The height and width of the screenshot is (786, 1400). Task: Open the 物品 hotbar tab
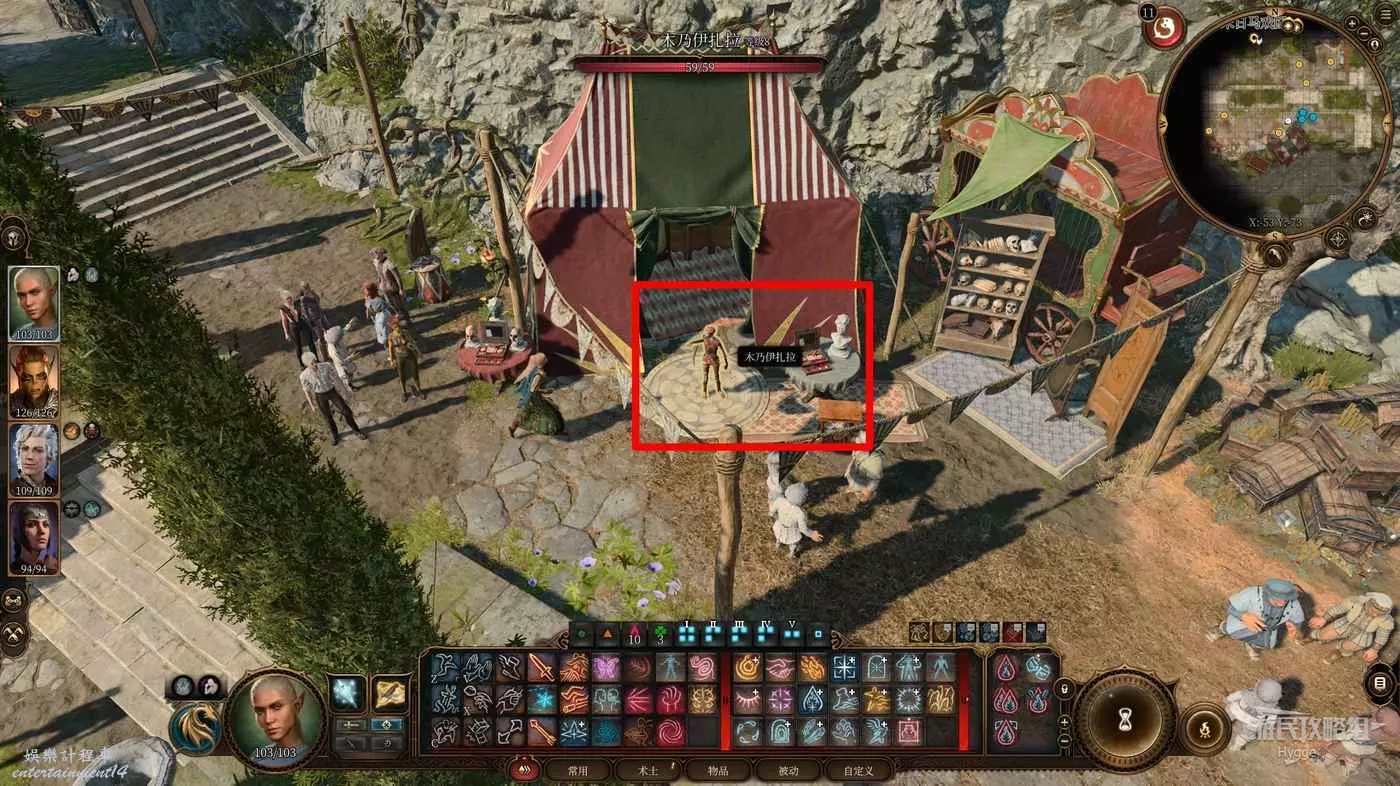[x=718, y=771]
